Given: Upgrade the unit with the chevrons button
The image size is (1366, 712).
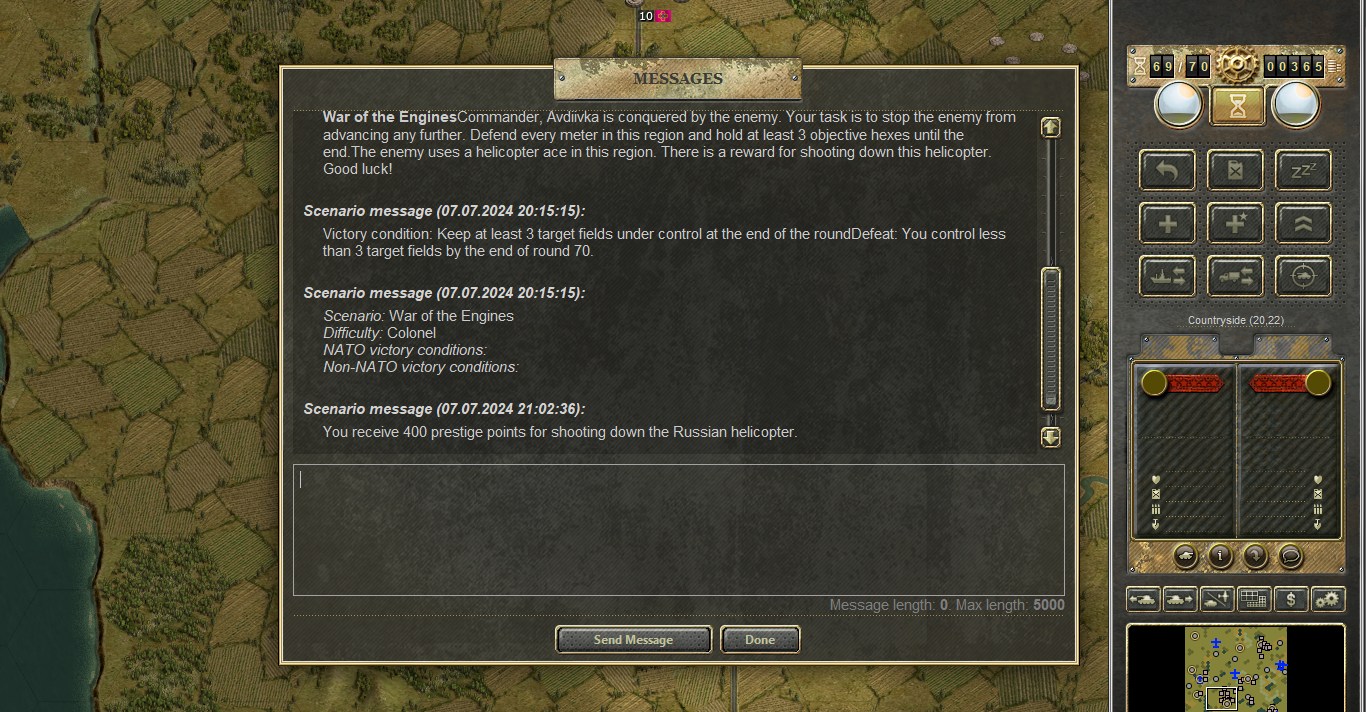Looking at the screenshot, I should [1303, 223].
